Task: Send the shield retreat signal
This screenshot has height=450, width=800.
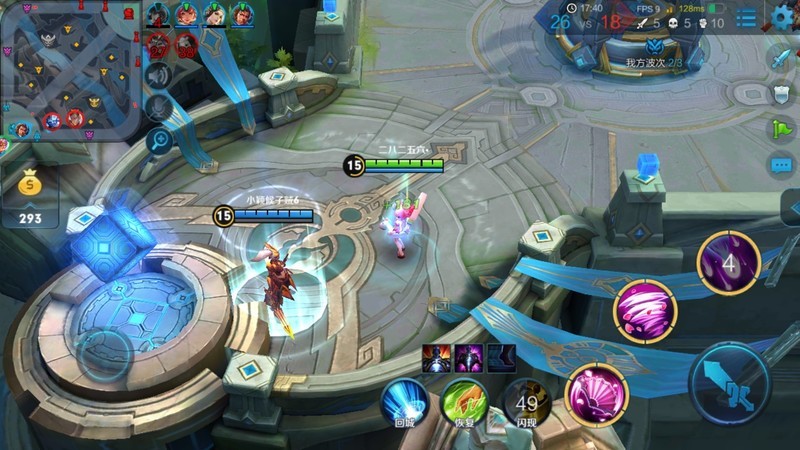Action: click(781, 93)
